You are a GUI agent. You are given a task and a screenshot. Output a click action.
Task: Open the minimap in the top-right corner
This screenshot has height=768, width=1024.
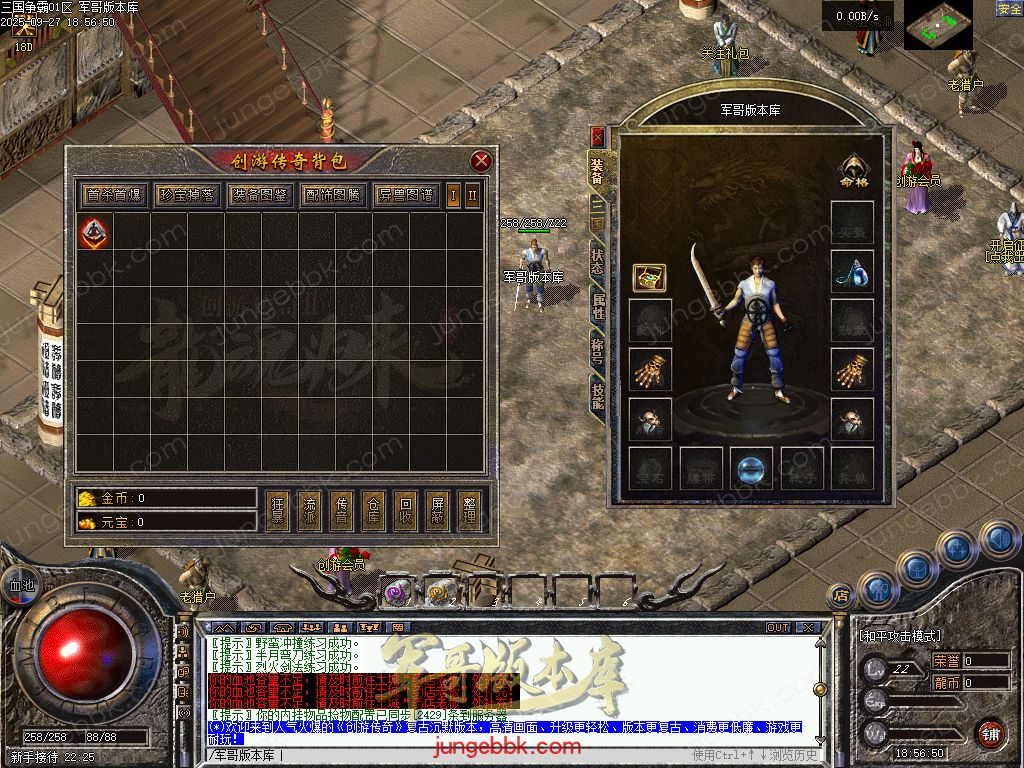pyautogui.click(x=938, y=24)
